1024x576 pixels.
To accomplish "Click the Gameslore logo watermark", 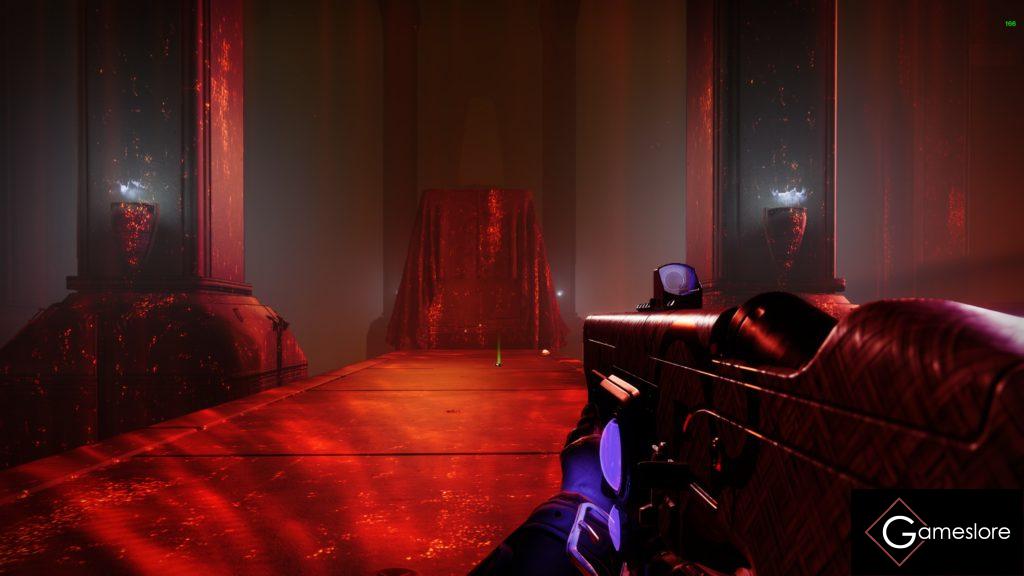I will [937, 532].
